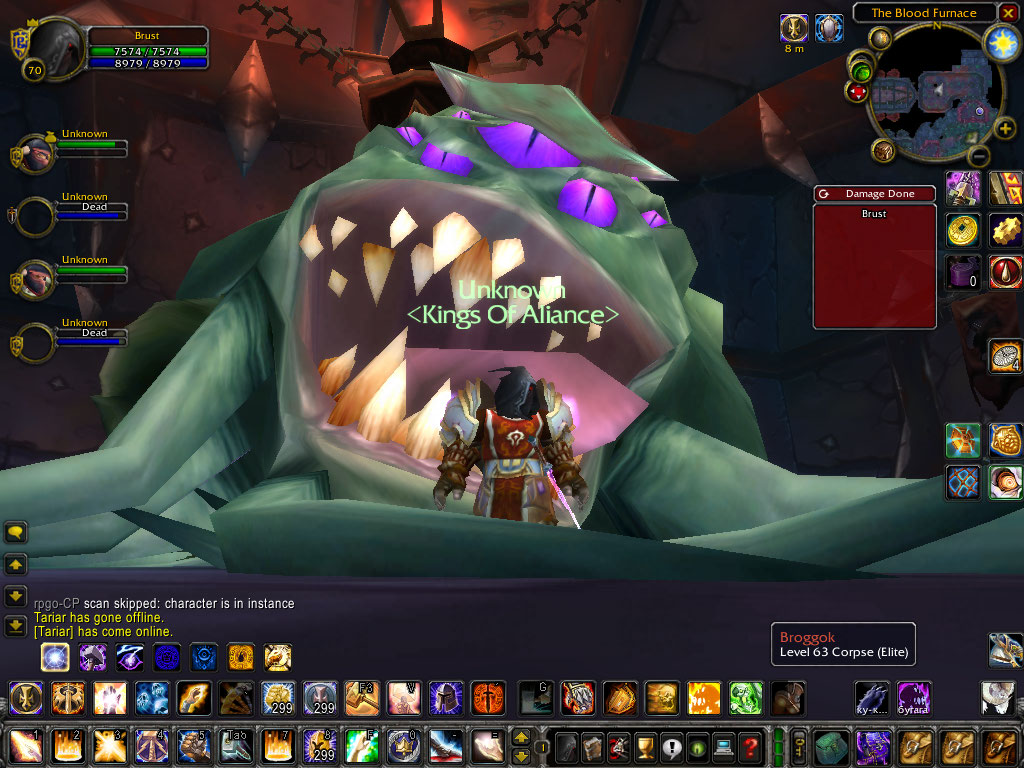Open the main menu computer icon
This screenshot has height=768, width=1024.
(722, 746)
